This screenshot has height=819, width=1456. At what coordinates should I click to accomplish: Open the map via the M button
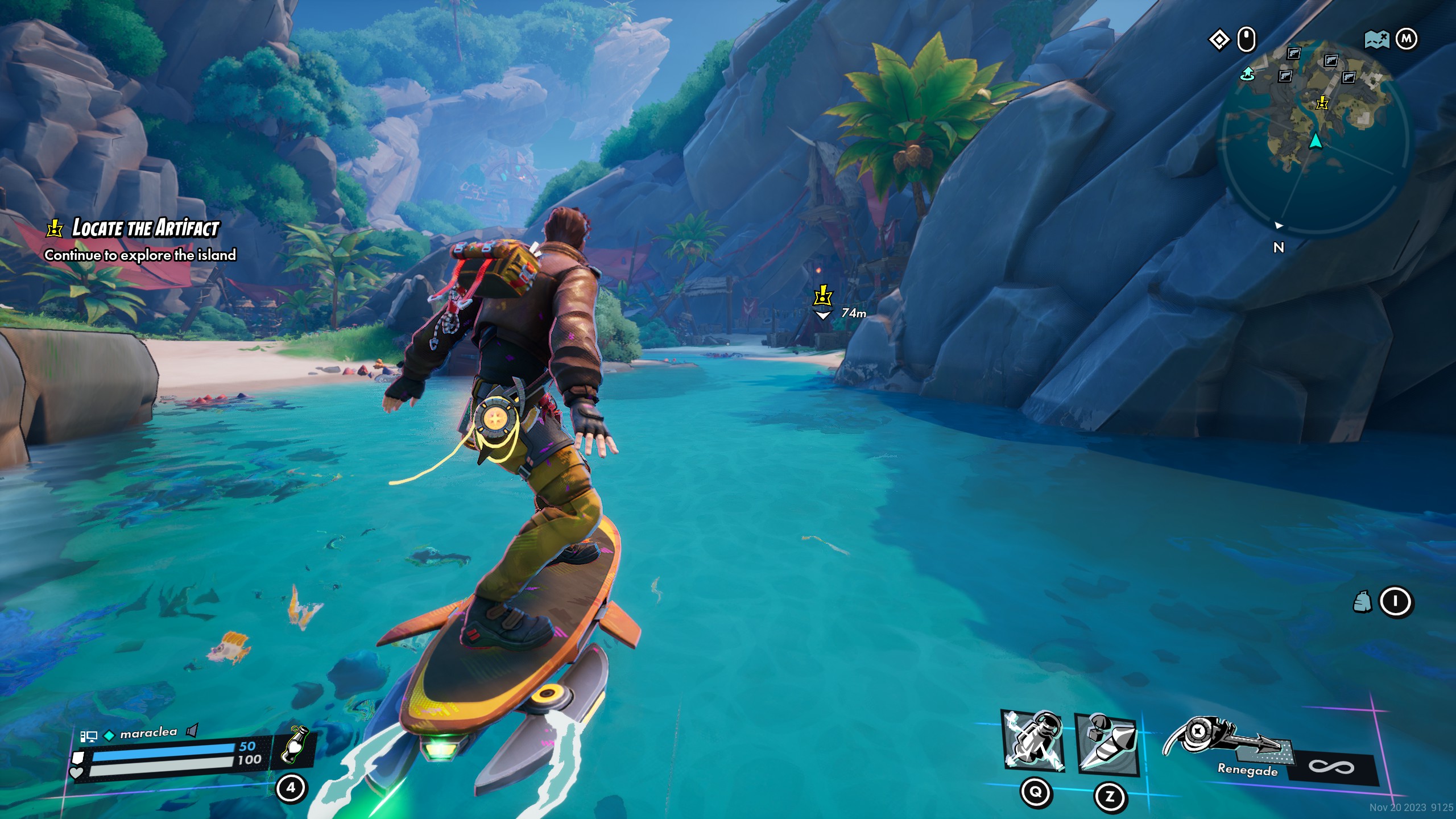(1407, 38)
